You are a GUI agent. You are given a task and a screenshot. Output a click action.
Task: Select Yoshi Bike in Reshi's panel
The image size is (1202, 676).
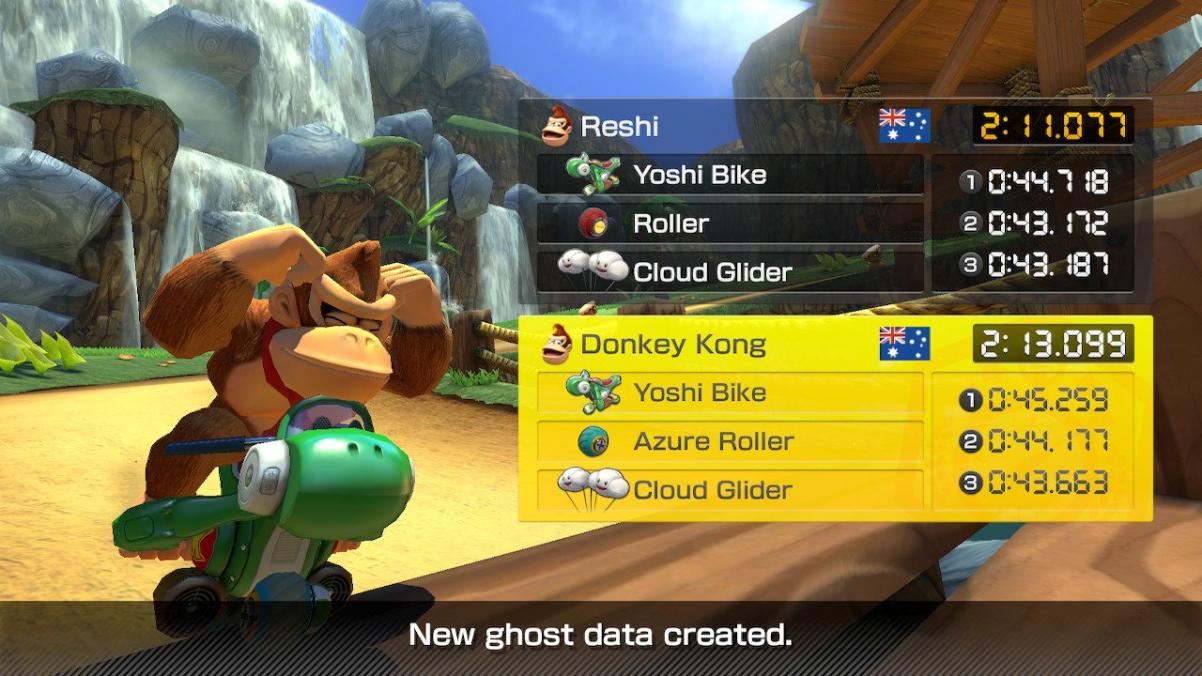[729, 175]
